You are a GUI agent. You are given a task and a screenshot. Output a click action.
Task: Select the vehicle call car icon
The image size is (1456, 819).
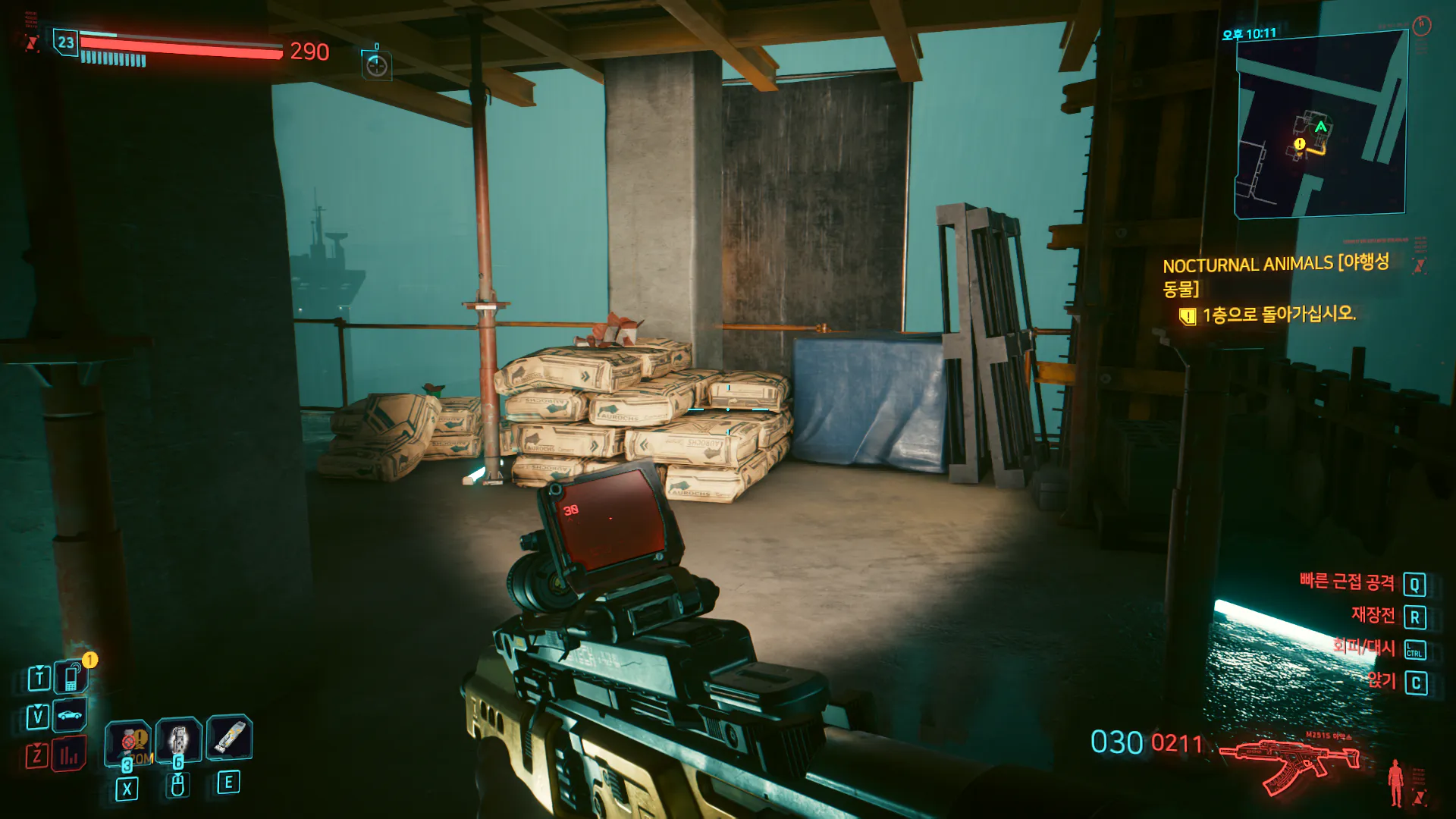pyautogui.click(x=70, y=715)
